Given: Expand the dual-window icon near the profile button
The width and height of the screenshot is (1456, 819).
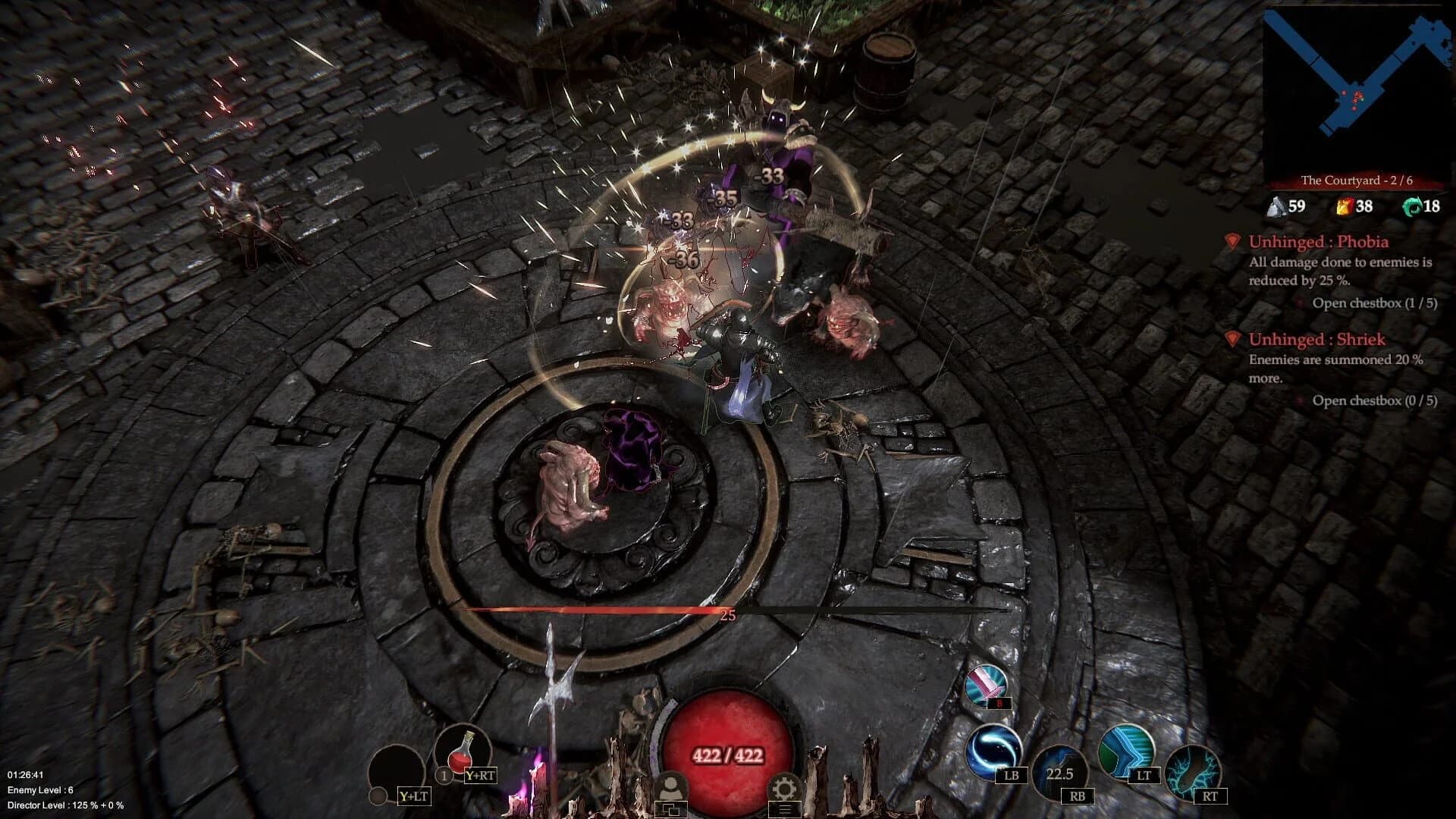Looking at the screenshot, I should point(671,811).
